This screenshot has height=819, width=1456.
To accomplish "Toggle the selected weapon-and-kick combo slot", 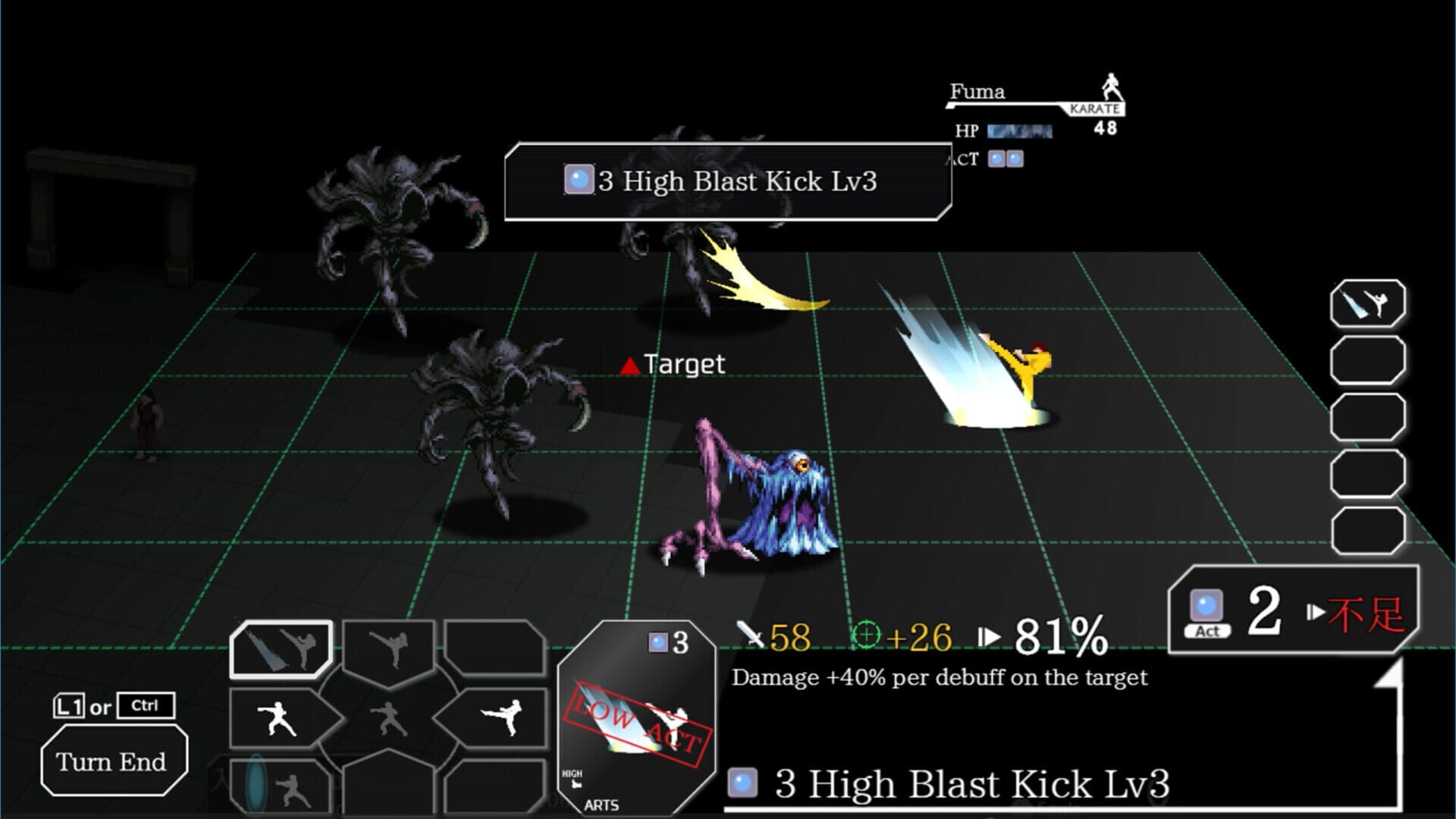I will coord(280,648).
